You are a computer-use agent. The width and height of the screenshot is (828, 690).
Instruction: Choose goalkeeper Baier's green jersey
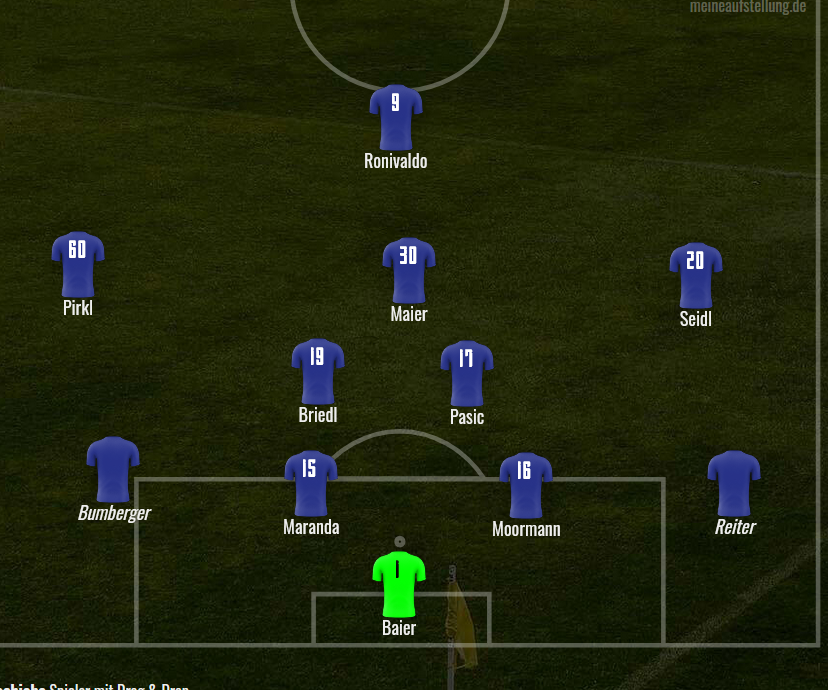pos(399,583)
